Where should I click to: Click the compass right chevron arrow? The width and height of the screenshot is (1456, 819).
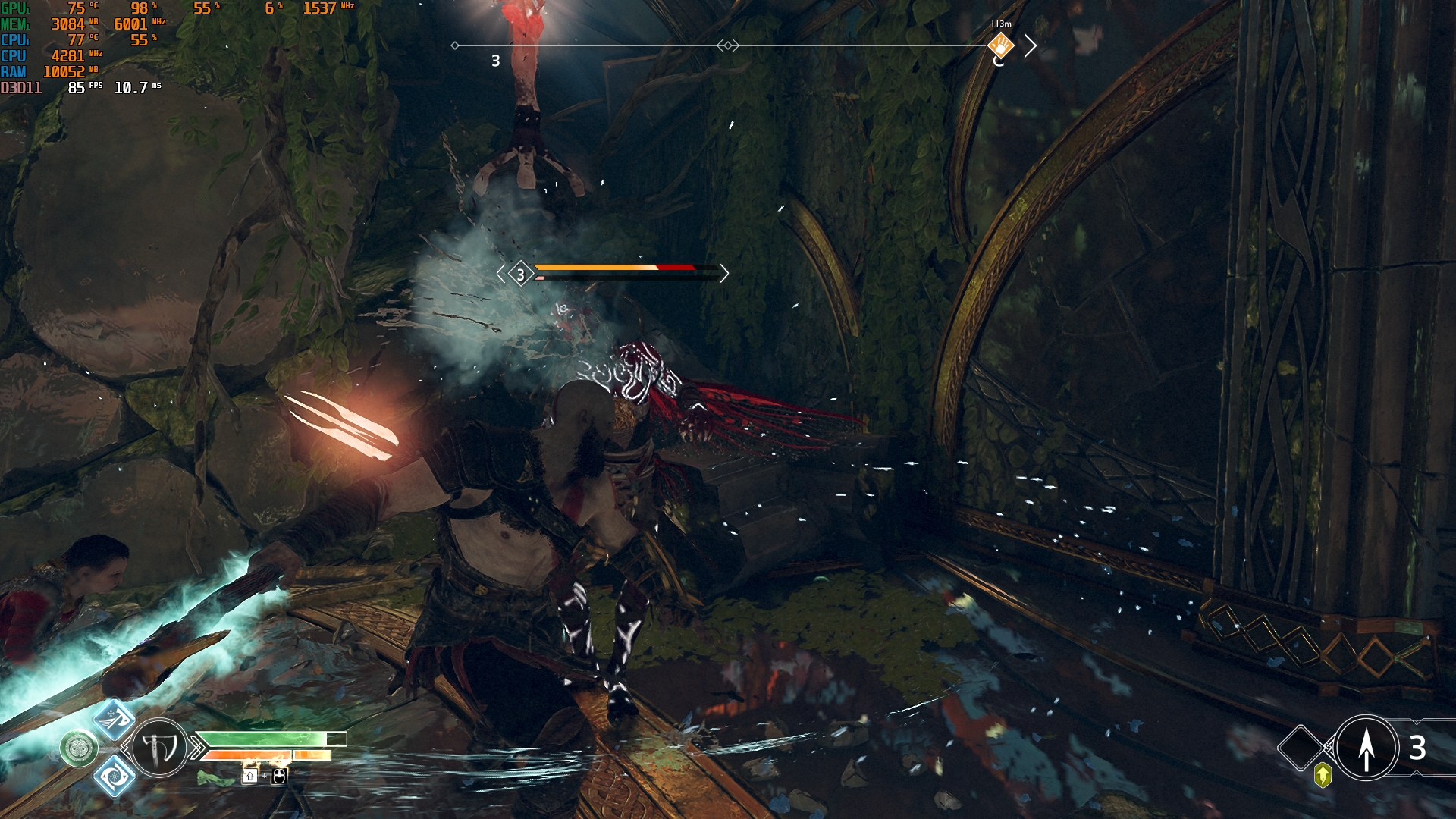tap(1030, 46)
